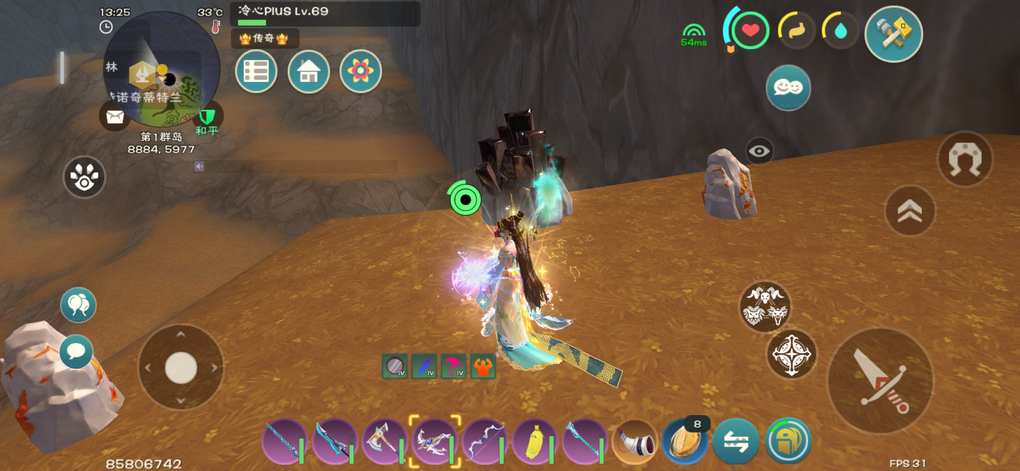This screenshot has height=471, width=1020.
Task: Select the yellow banana hotbar slot
Action: tap(534, 440)
